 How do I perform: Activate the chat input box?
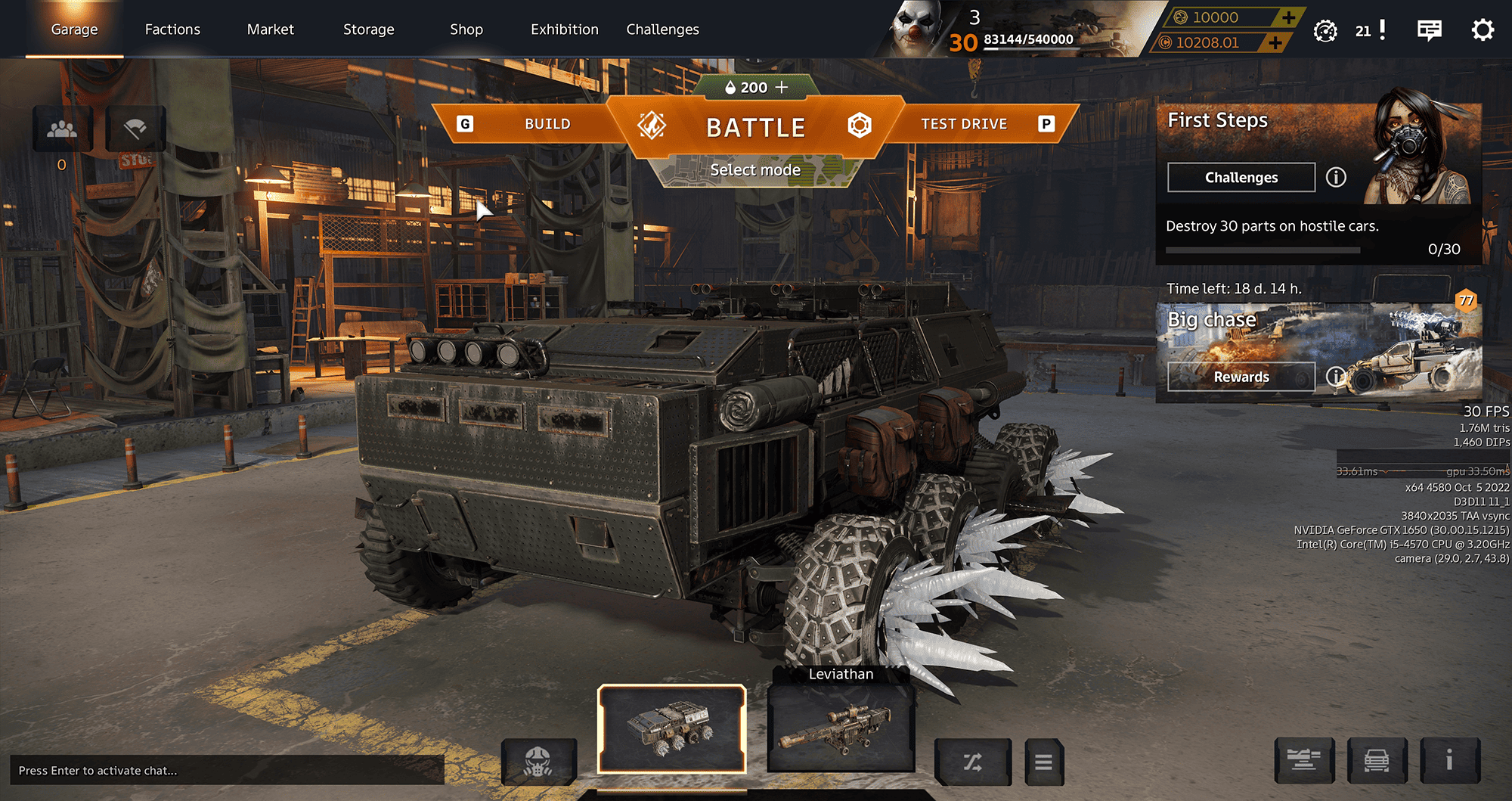[227, 770]
